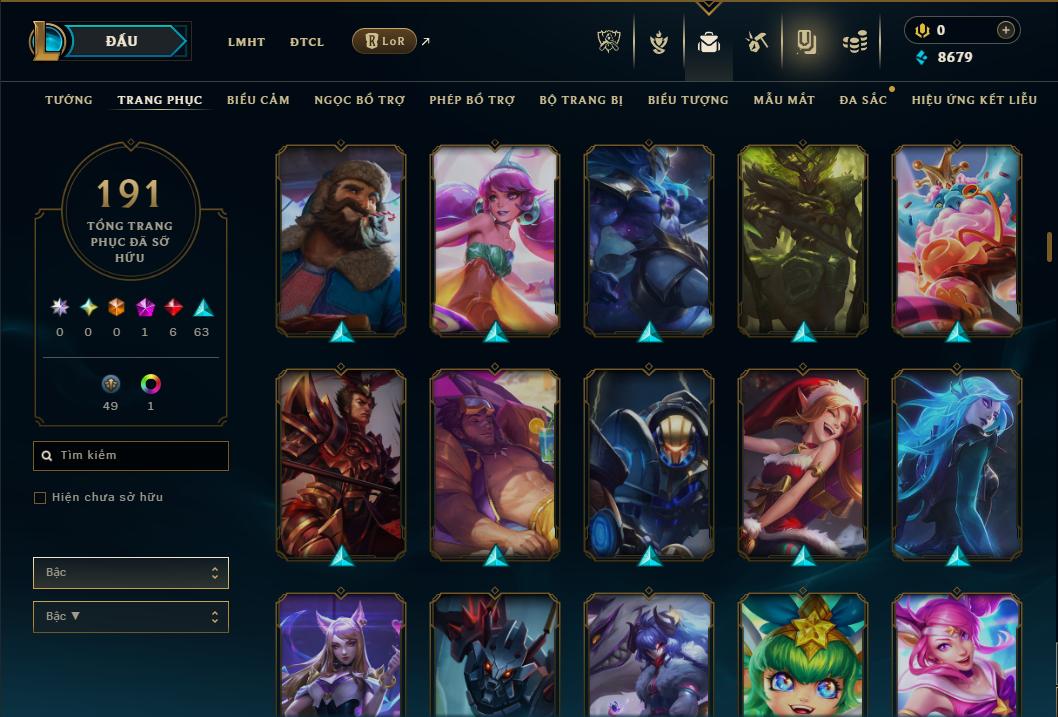Viewport: 1058px width, 717px height.
Task: Select the man lounging with sunglasses skin
Action: pyautogui.click(x=495, y=464)
